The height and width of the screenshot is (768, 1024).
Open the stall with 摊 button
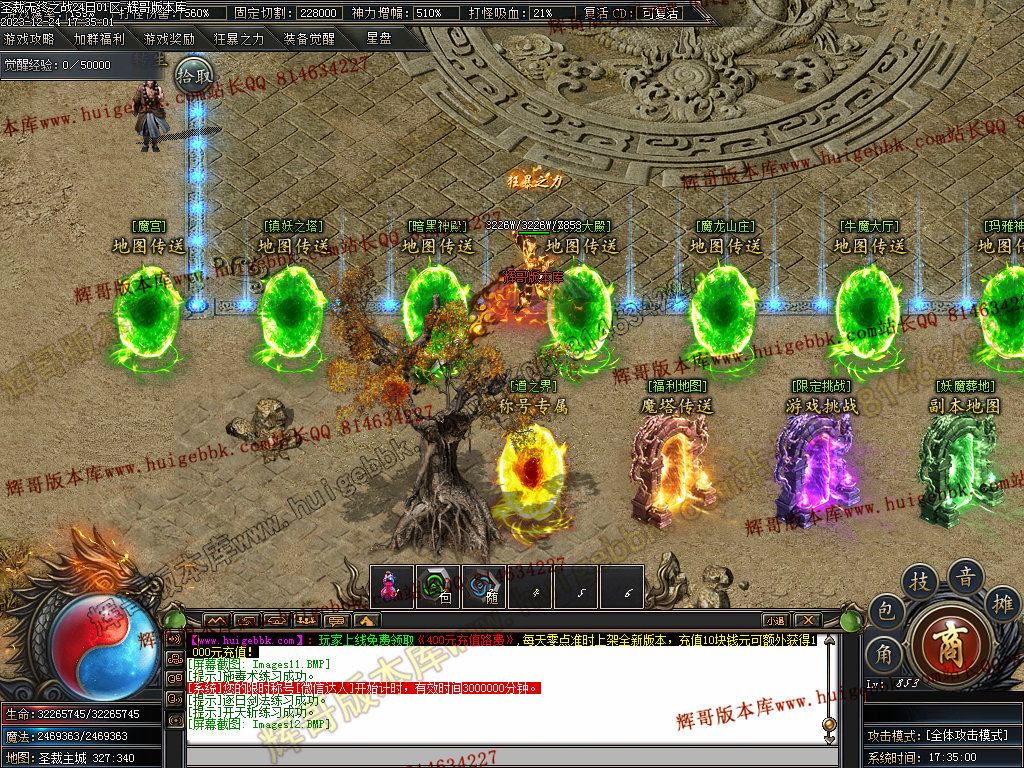point(1004,603)
